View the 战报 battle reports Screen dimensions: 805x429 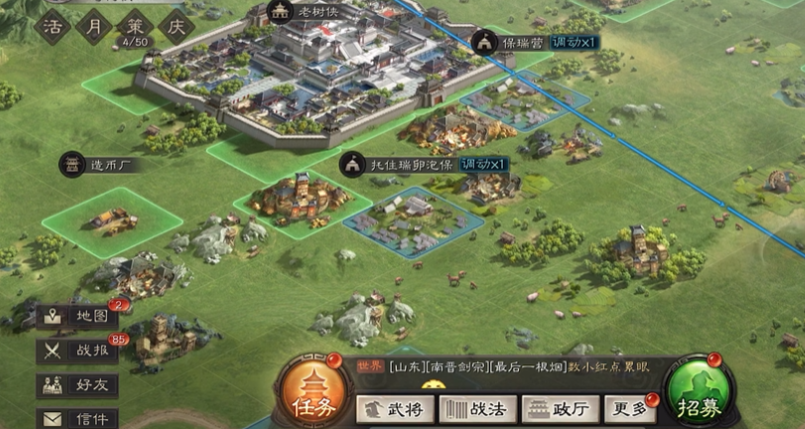point(78,351)
